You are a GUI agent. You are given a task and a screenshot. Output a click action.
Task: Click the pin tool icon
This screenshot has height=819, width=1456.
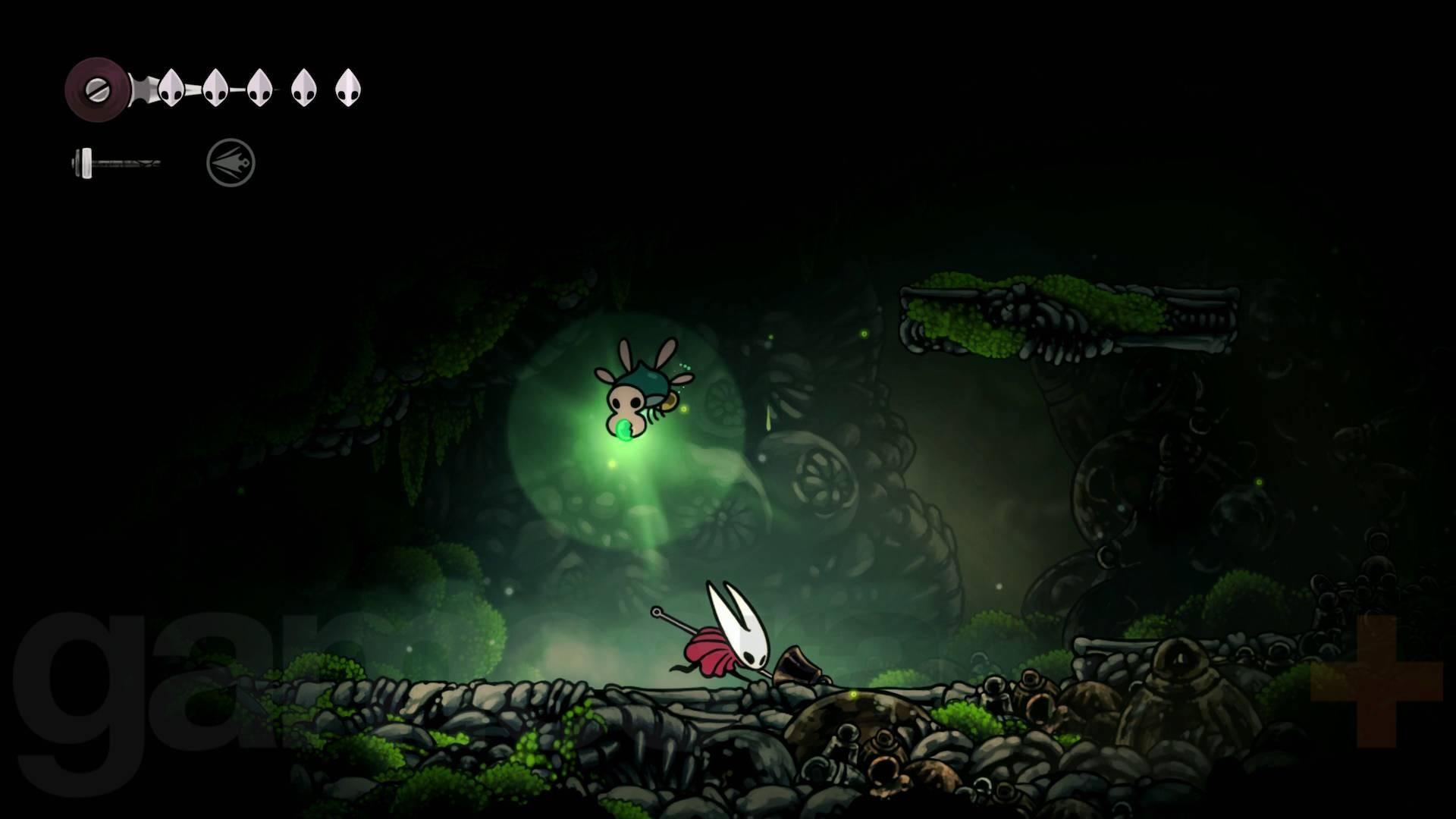[116, 162]
